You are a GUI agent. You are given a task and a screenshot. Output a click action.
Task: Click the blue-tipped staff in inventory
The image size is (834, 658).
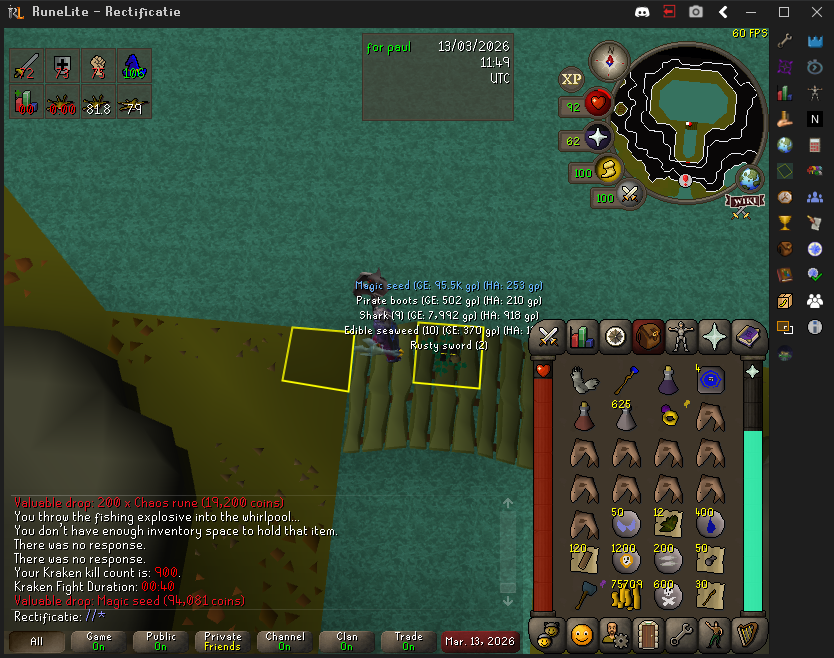pyautogui.click(x=625, y=379)
